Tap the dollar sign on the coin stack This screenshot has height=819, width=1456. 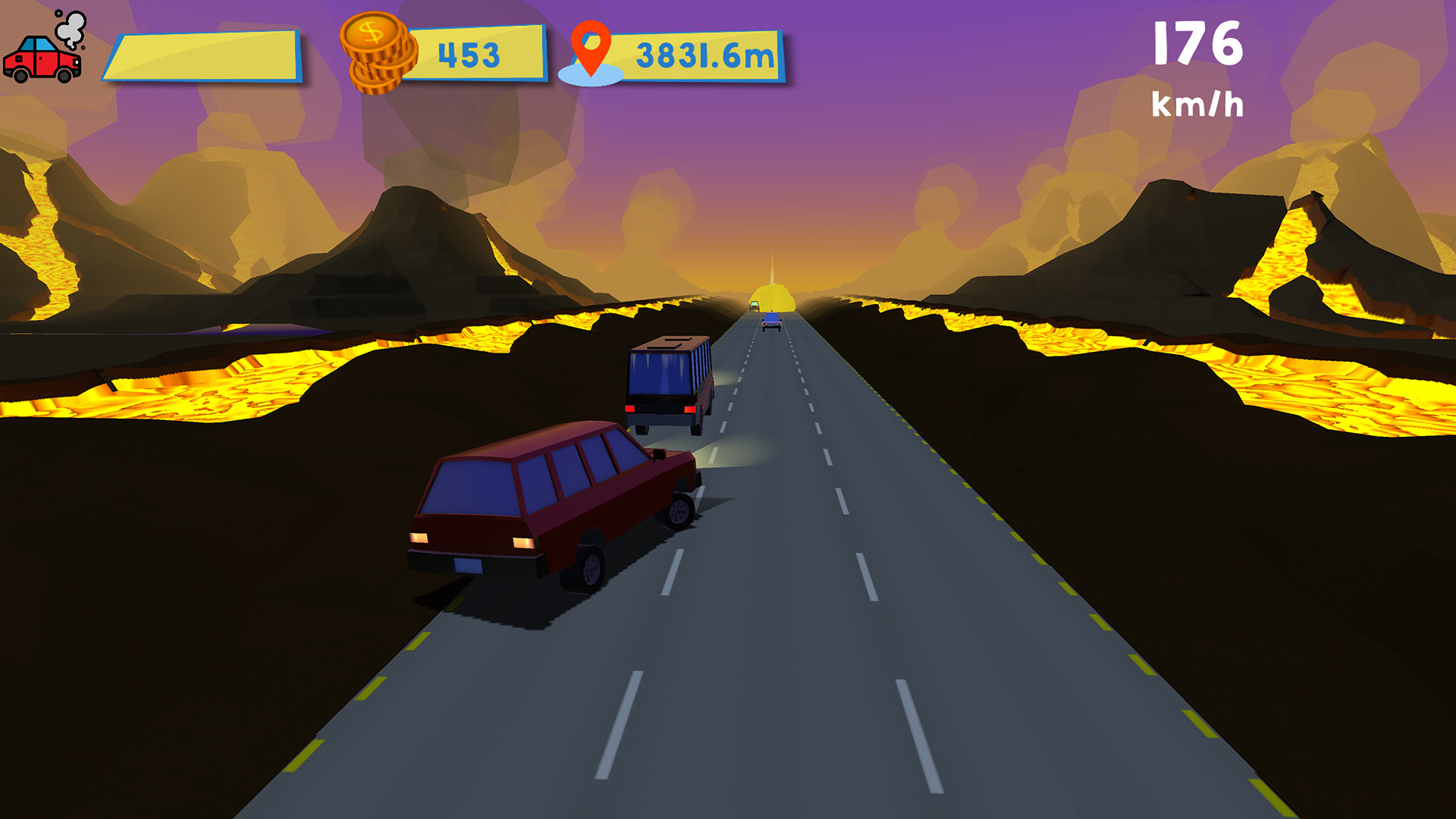371,33
